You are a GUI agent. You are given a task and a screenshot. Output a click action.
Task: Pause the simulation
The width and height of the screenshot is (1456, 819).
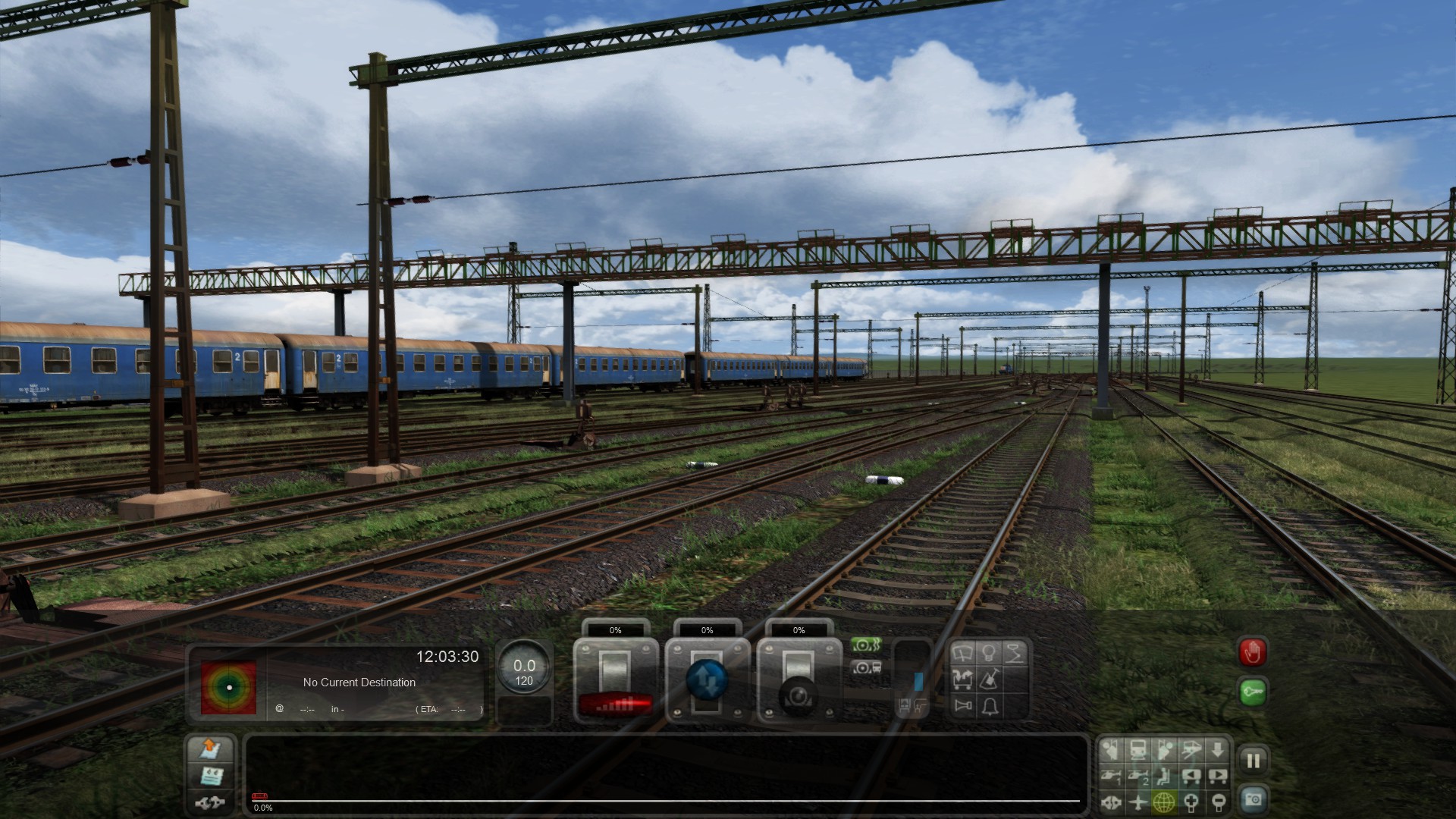(x=1253, y=761)
